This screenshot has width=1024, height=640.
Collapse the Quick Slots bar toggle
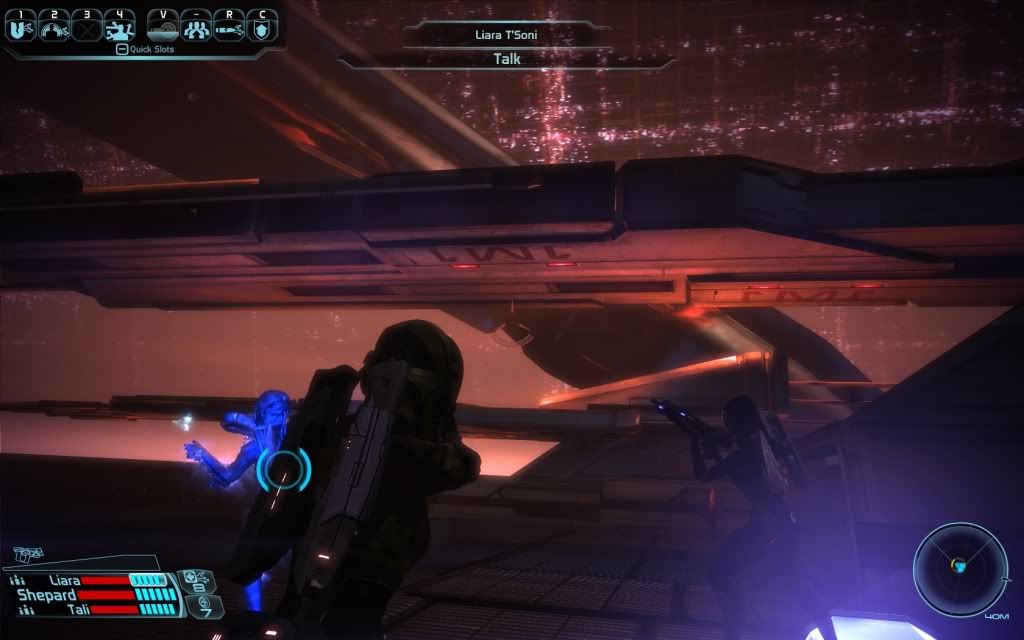(121, 48)
